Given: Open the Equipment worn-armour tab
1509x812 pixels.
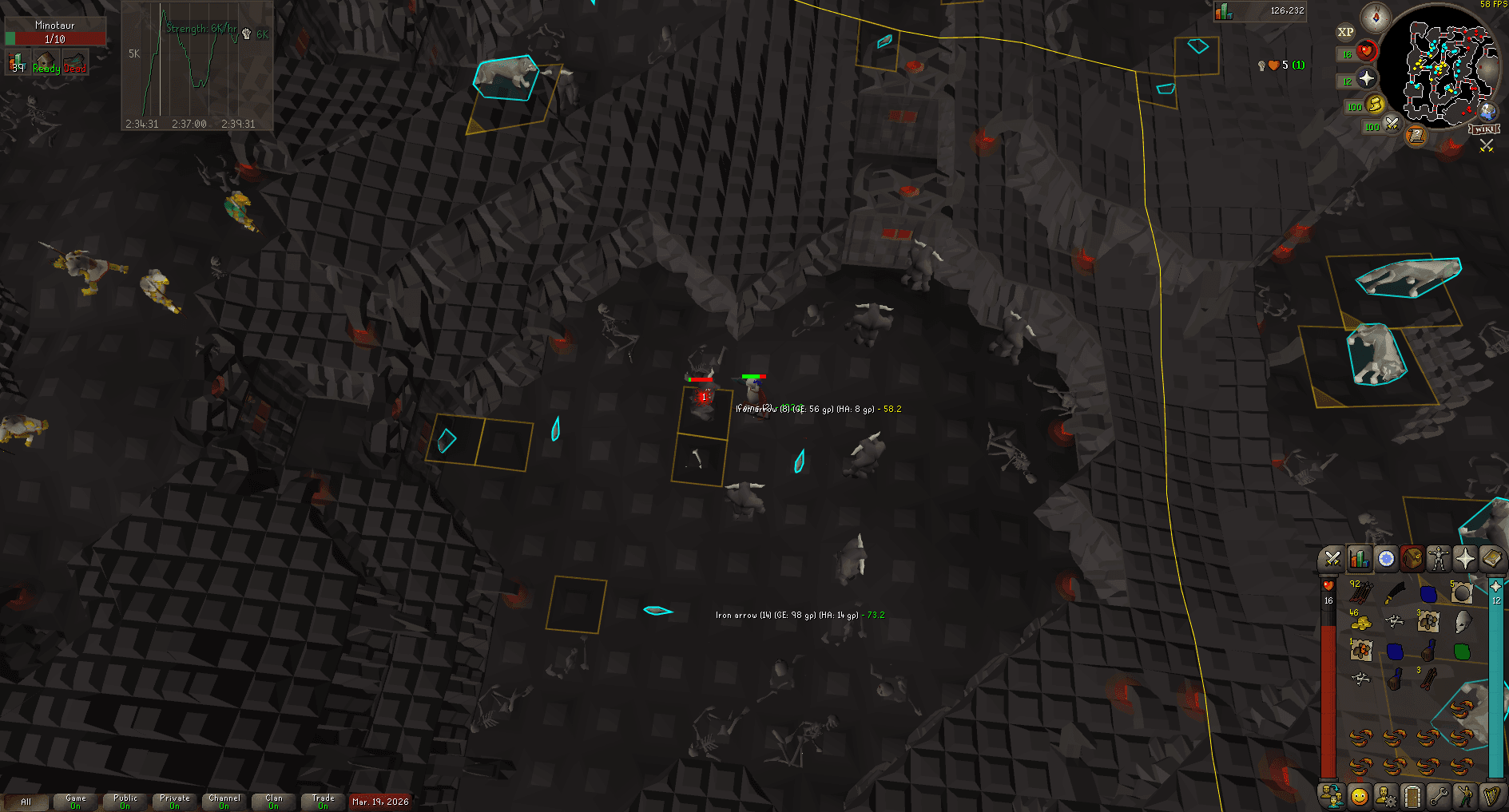Looking at the screenshot, I should point(1439,559).
